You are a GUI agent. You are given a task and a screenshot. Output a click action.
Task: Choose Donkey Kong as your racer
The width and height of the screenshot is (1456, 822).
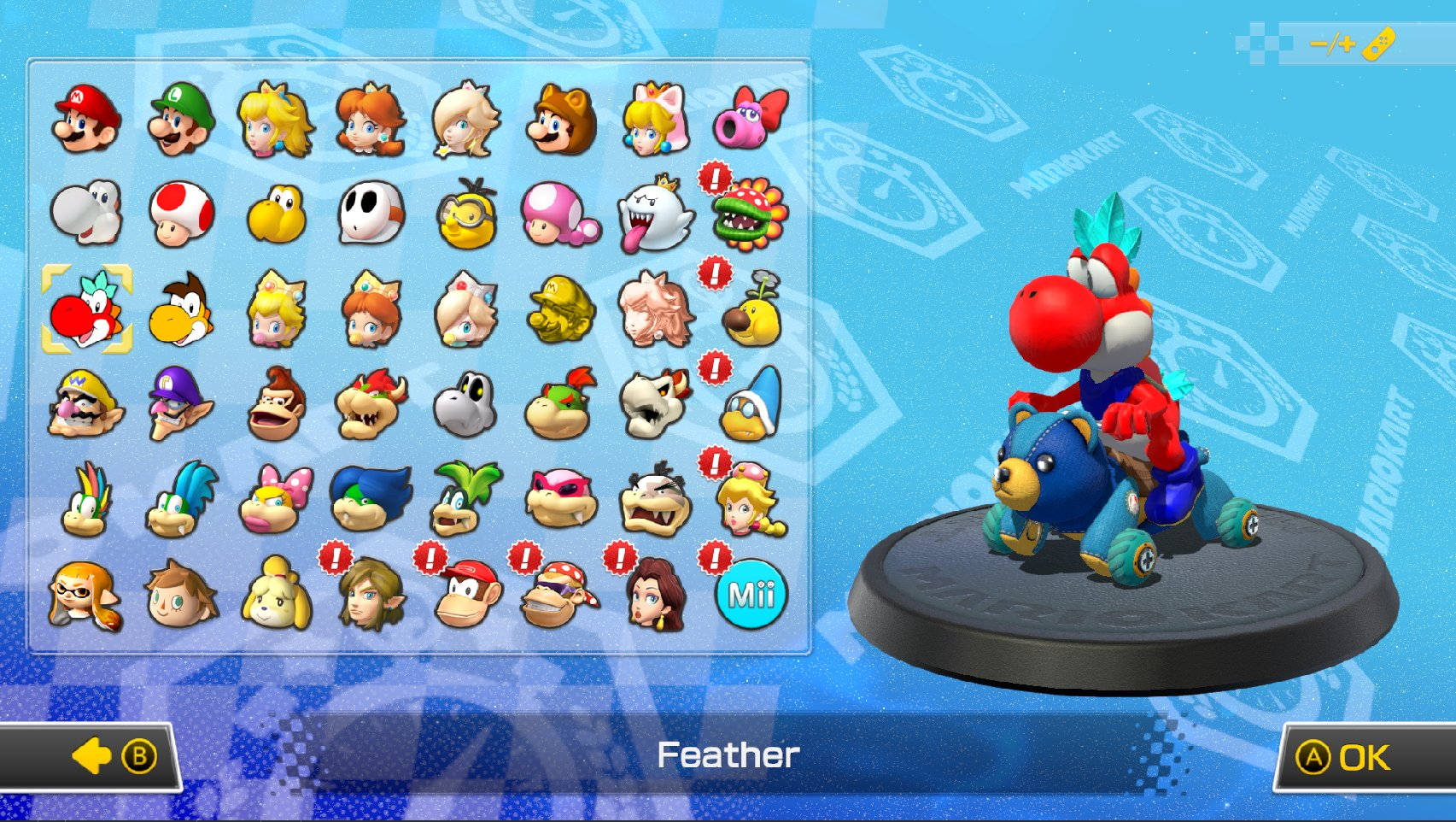point(276,404)
